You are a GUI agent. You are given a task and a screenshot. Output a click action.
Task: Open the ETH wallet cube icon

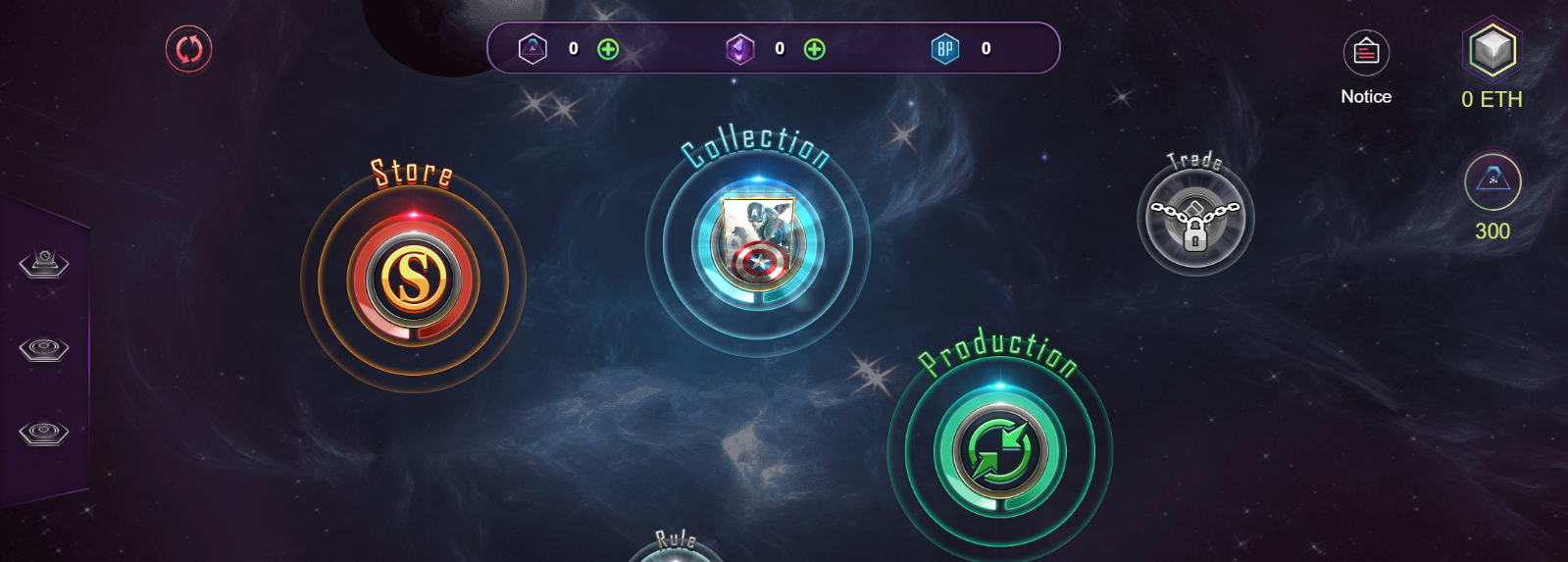1492,50
